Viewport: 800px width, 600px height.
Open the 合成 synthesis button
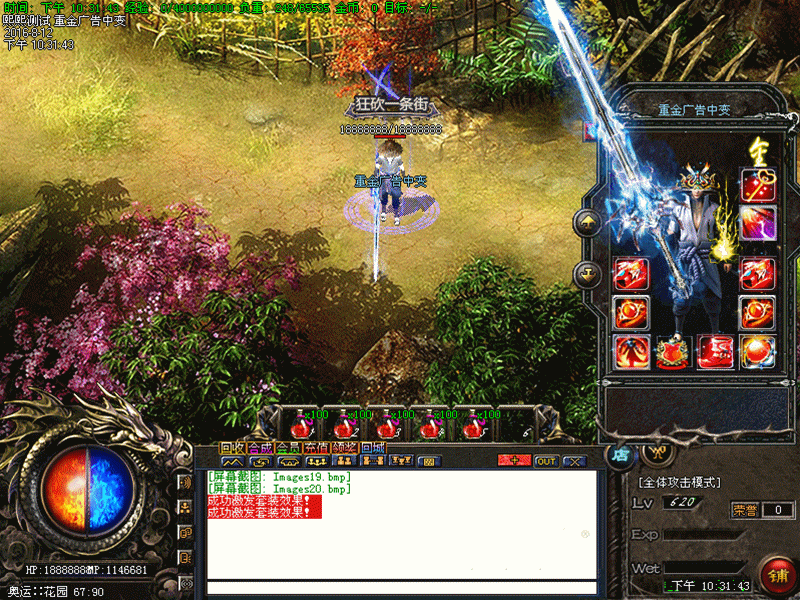[x=260, y=448]
